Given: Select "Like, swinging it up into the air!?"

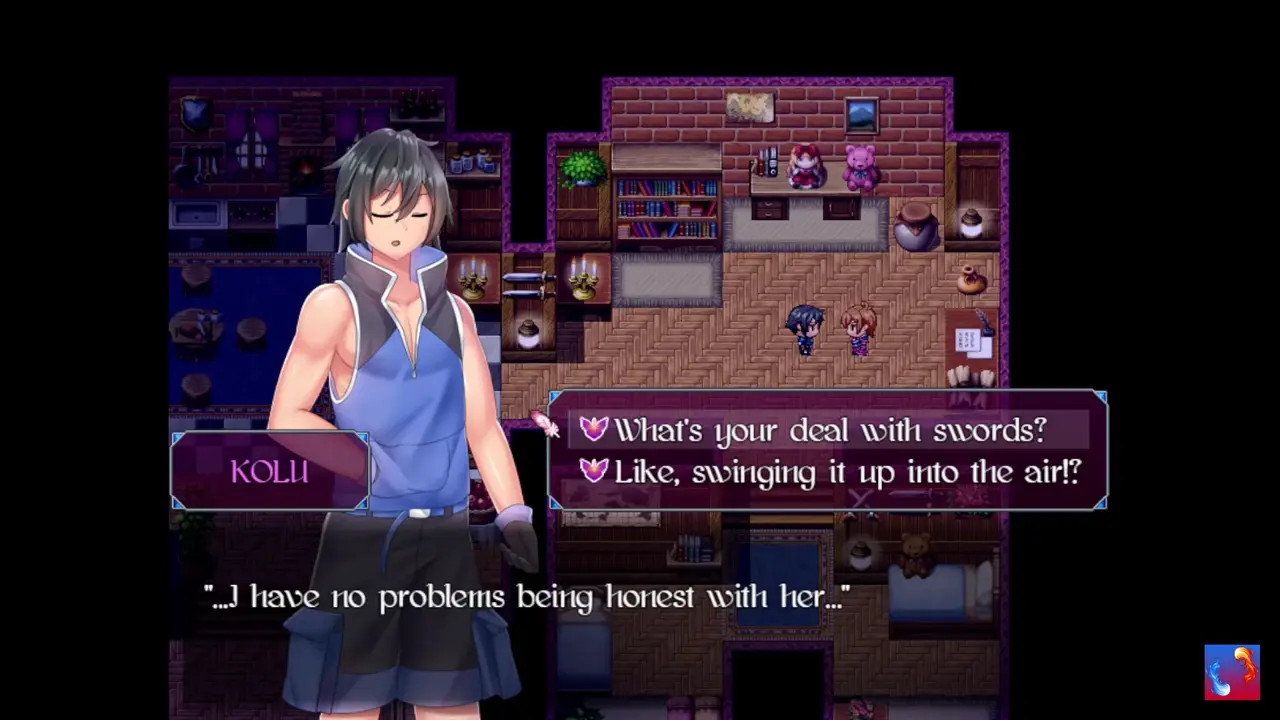Looking at the screenshot, I should coord(846,472).
